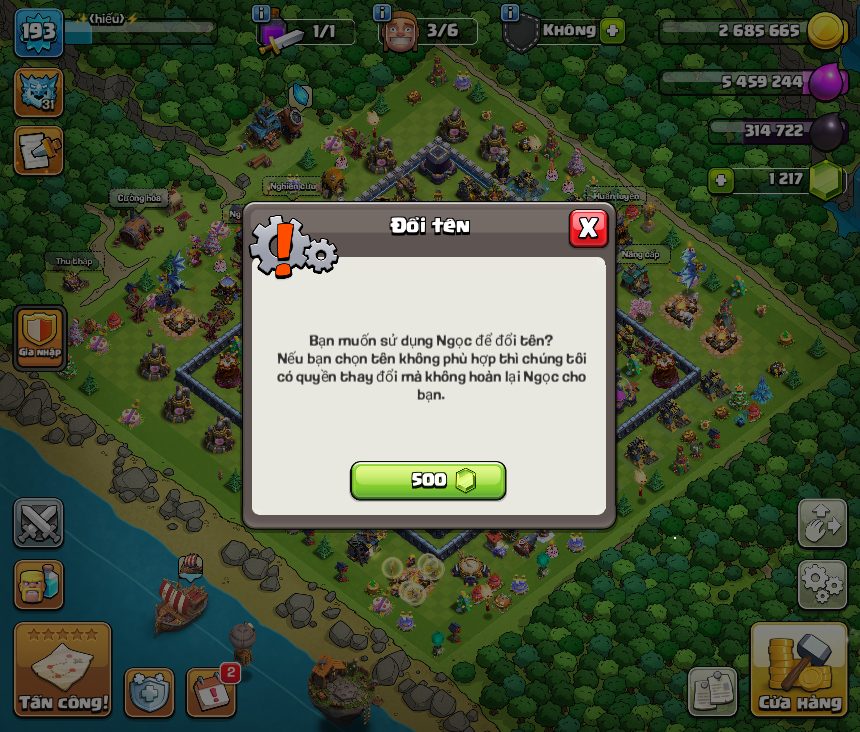860x732 pixels.
Task: Open the player level 193 profile
Action: (38, 33)
